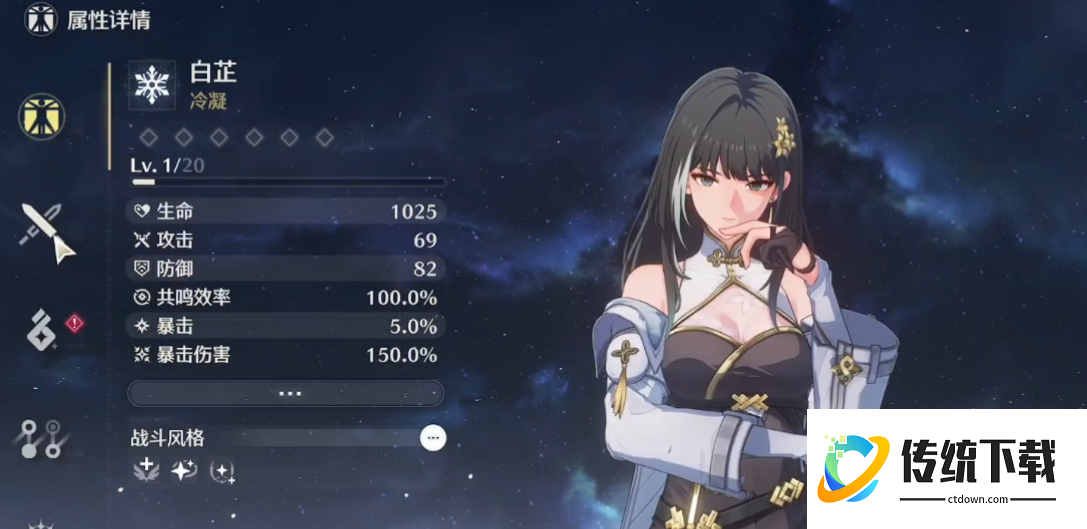The height and width of the screenshot is (529, 1087).
Task: Open the echo tab with red alert
Action: tap(42, 330)
